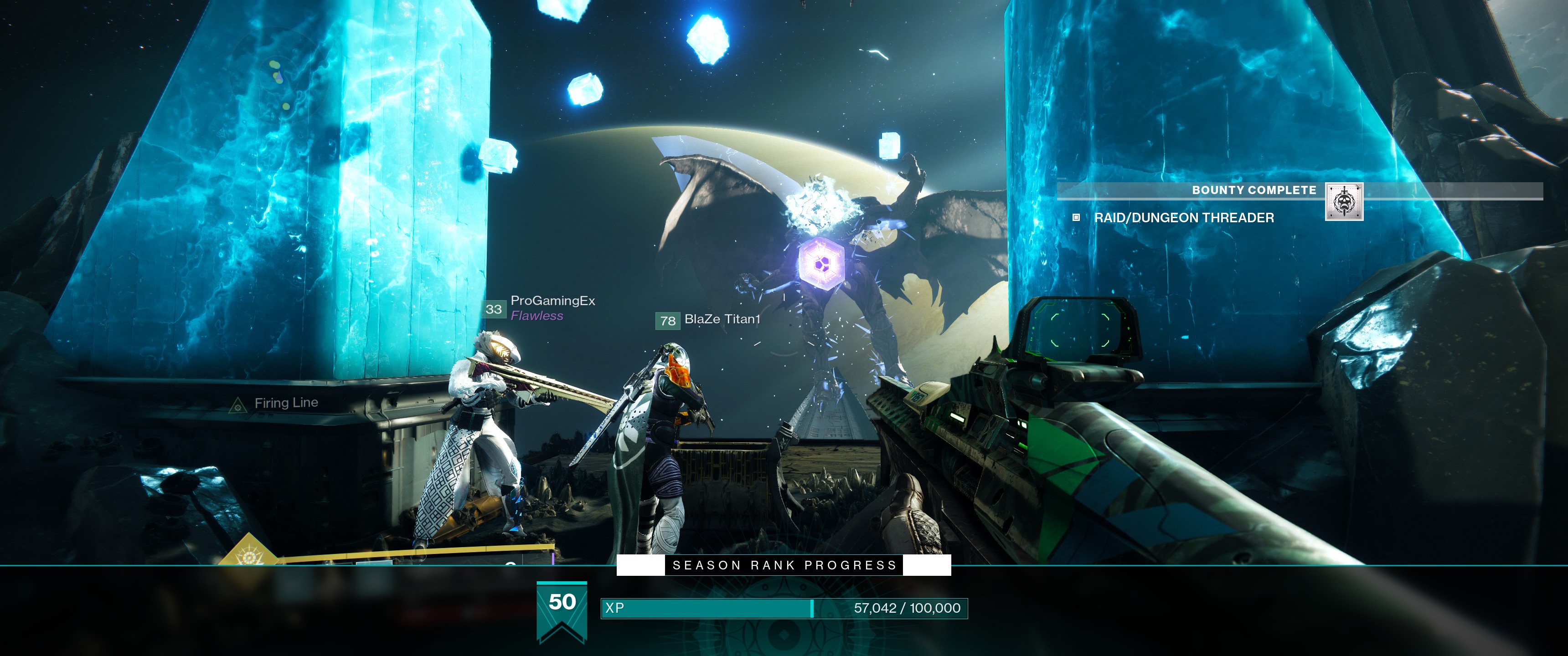Open the Season Rank Progress header
The image size is (1568, 656).
784,565
